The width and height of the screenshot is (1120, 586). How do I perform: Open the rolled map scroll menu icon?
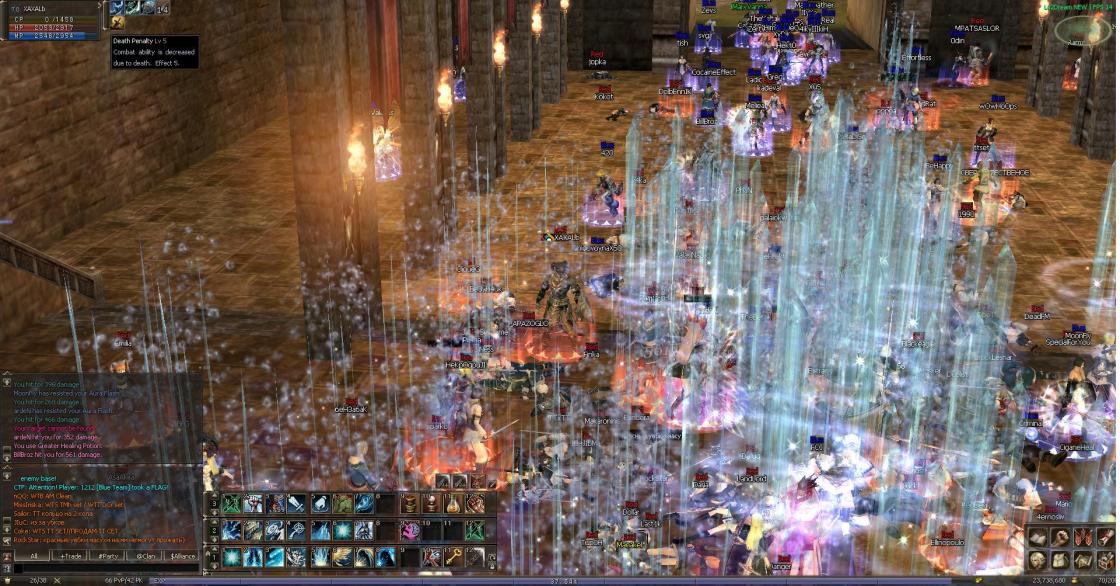(1081, 560)
